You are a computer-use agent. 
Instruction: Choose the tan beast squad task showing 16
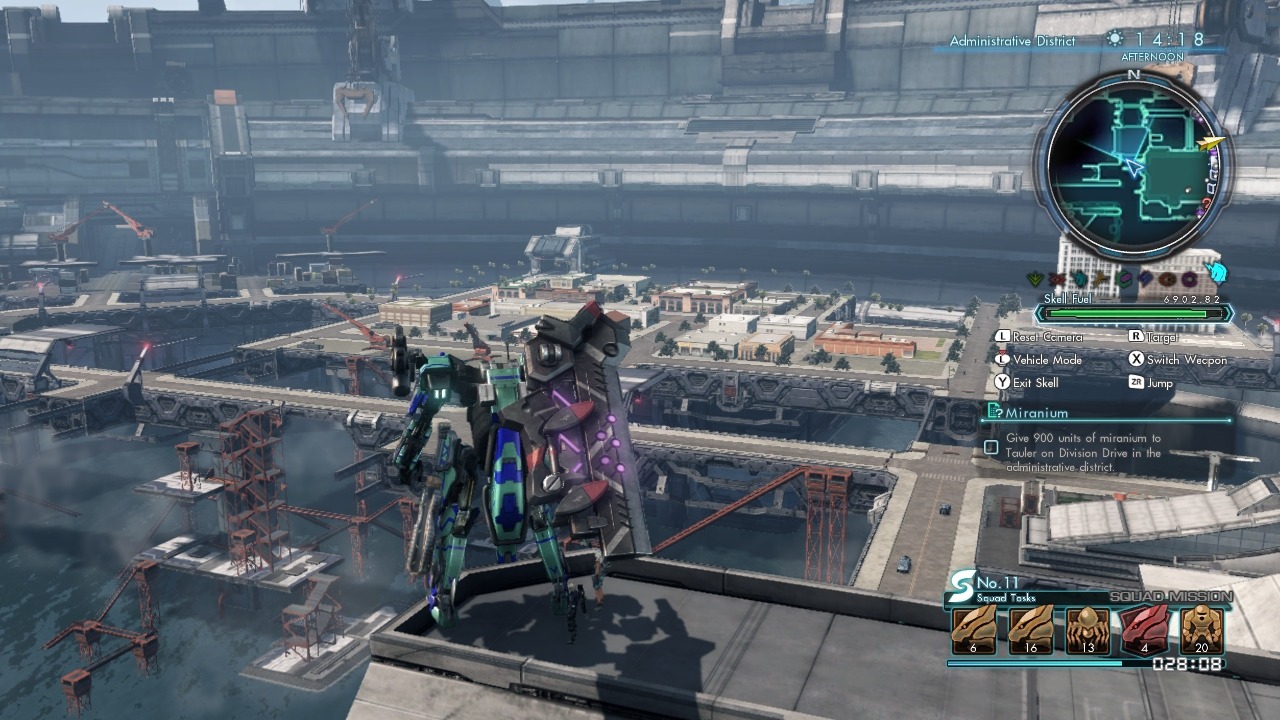click(1030, 631)
